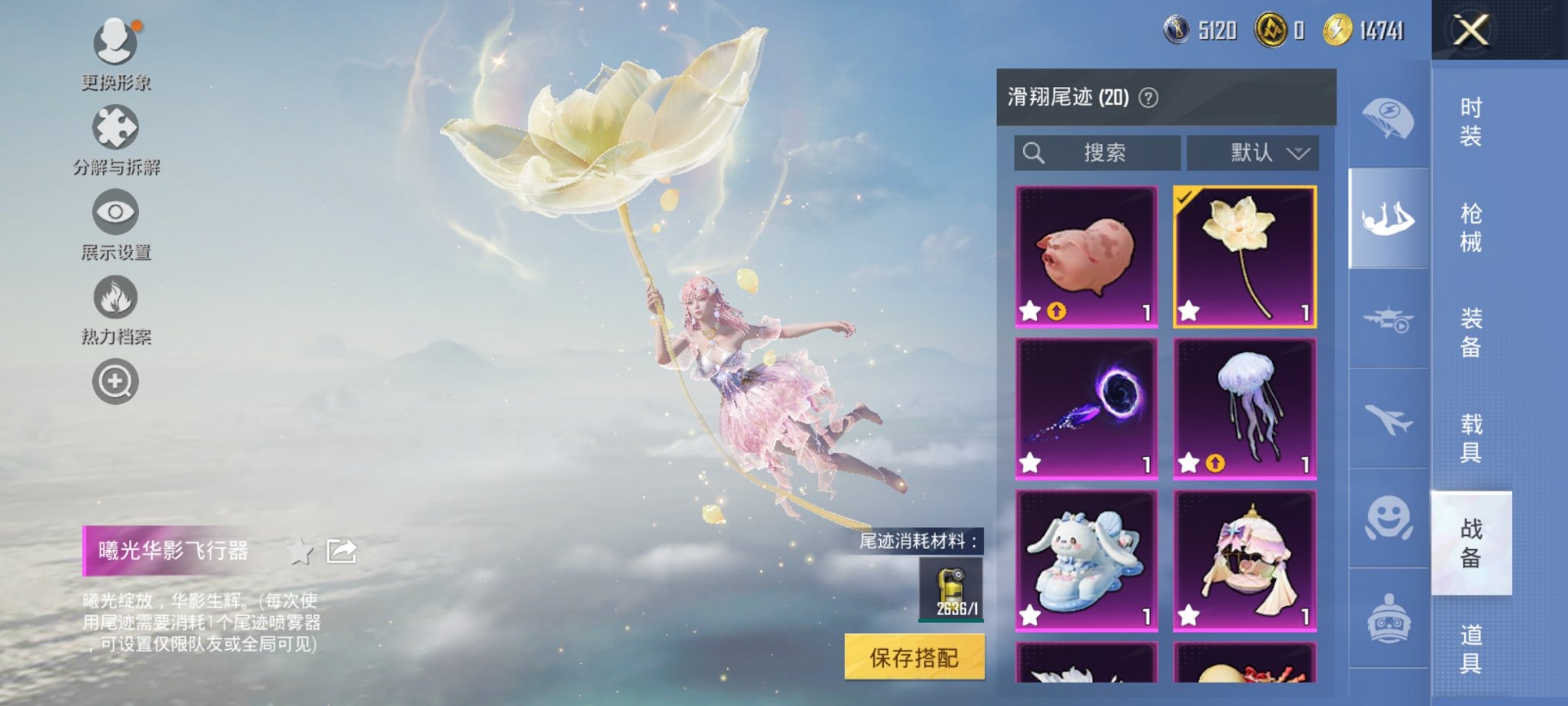This screenshot has width=1568, height=706.
Task: Open the 分解与拆解 dismantle icon
Action: [x=115, y=125]
